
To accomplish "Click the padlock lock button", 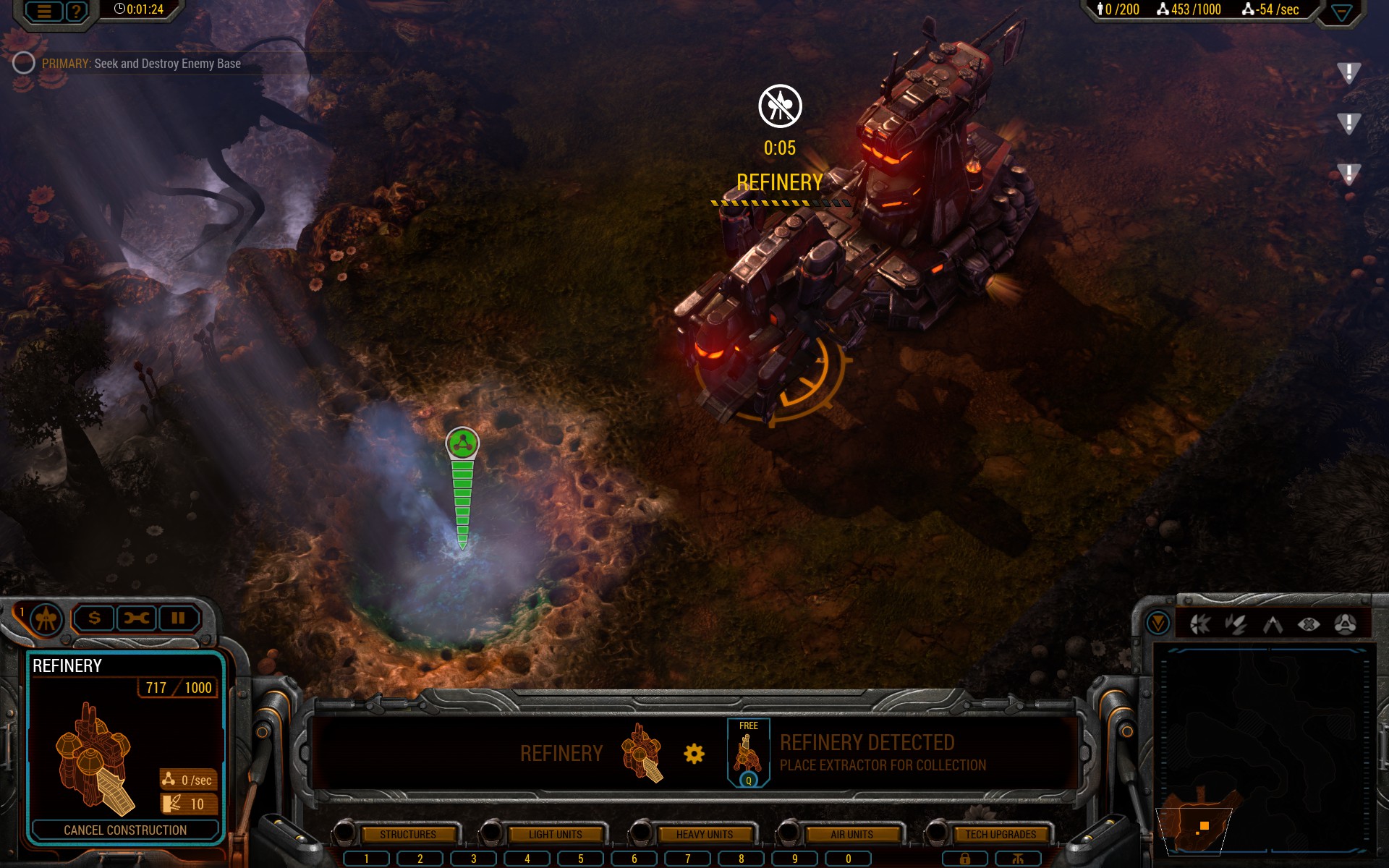I will point(964,859).
